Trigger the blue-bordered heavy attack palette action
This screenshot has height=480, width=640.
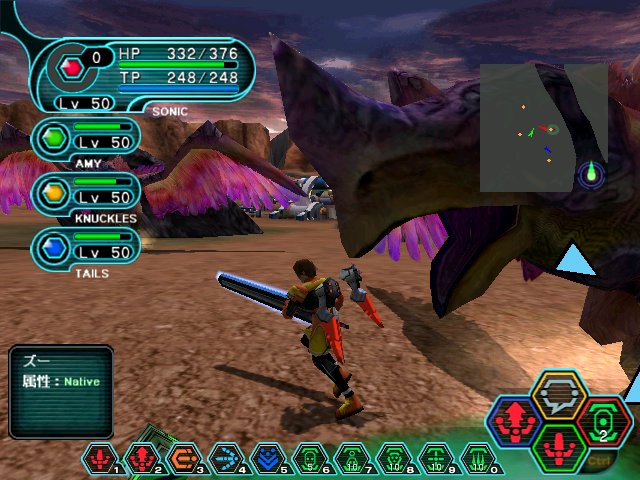517,423
